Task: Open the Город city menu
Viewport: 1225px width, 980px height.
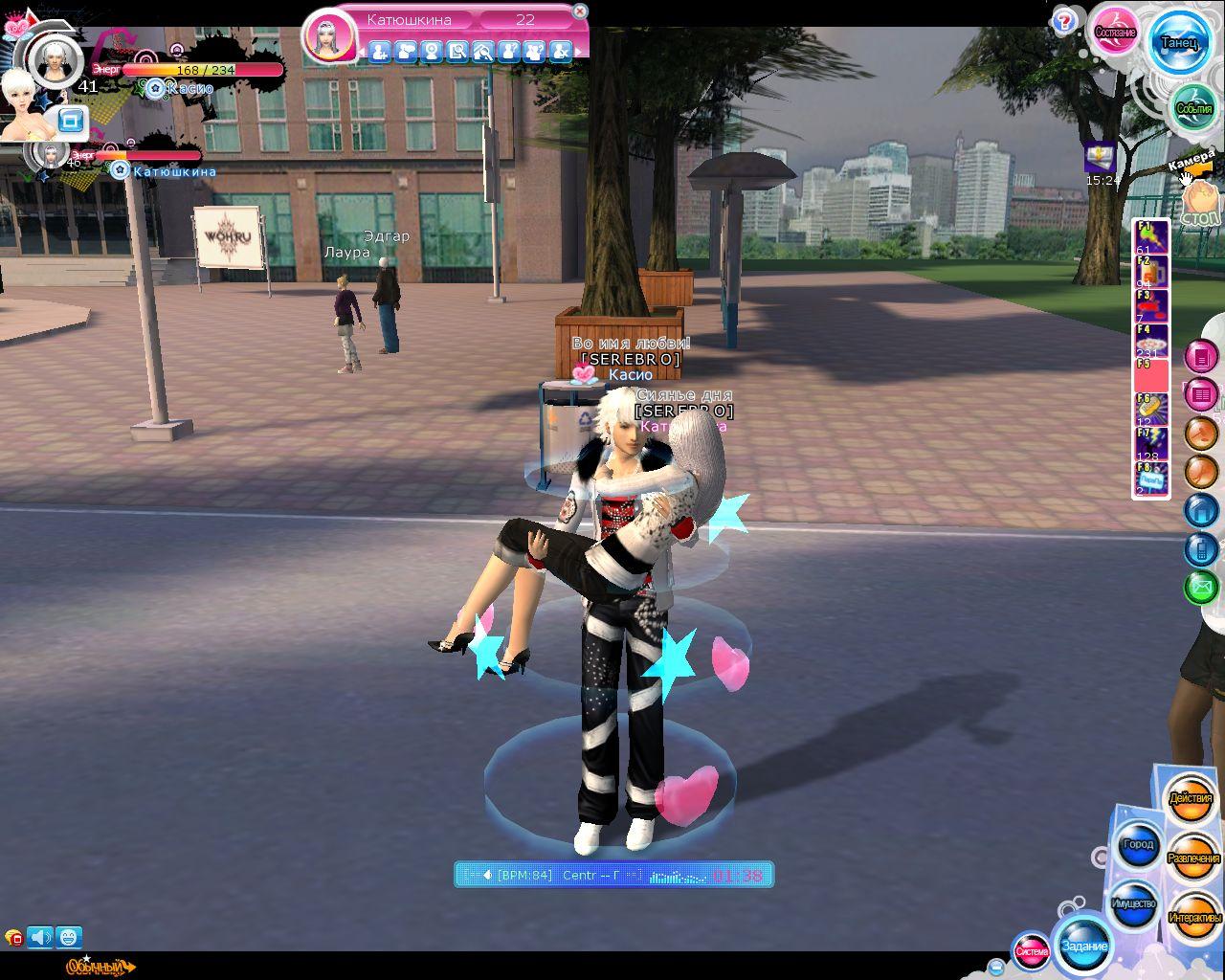Action: (1138, 845)
